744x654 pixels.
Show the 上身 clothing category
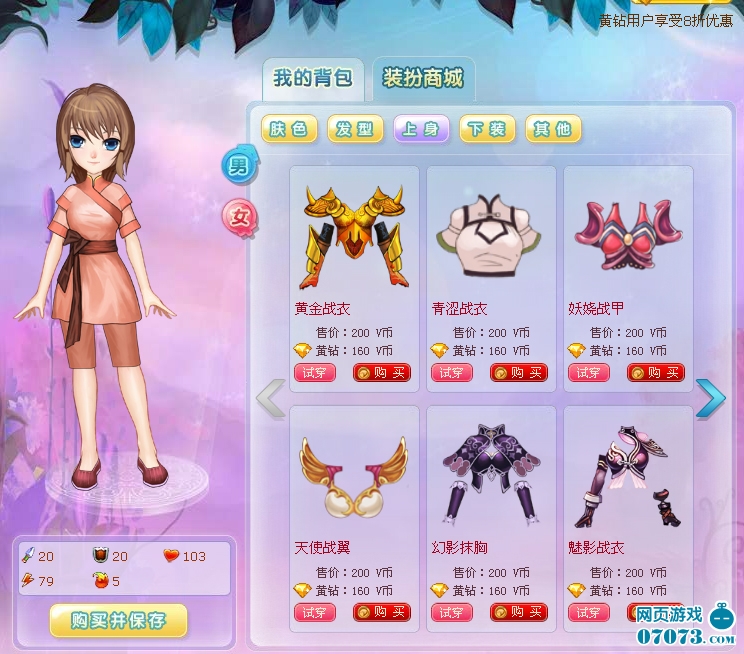(x=421, y=129)
